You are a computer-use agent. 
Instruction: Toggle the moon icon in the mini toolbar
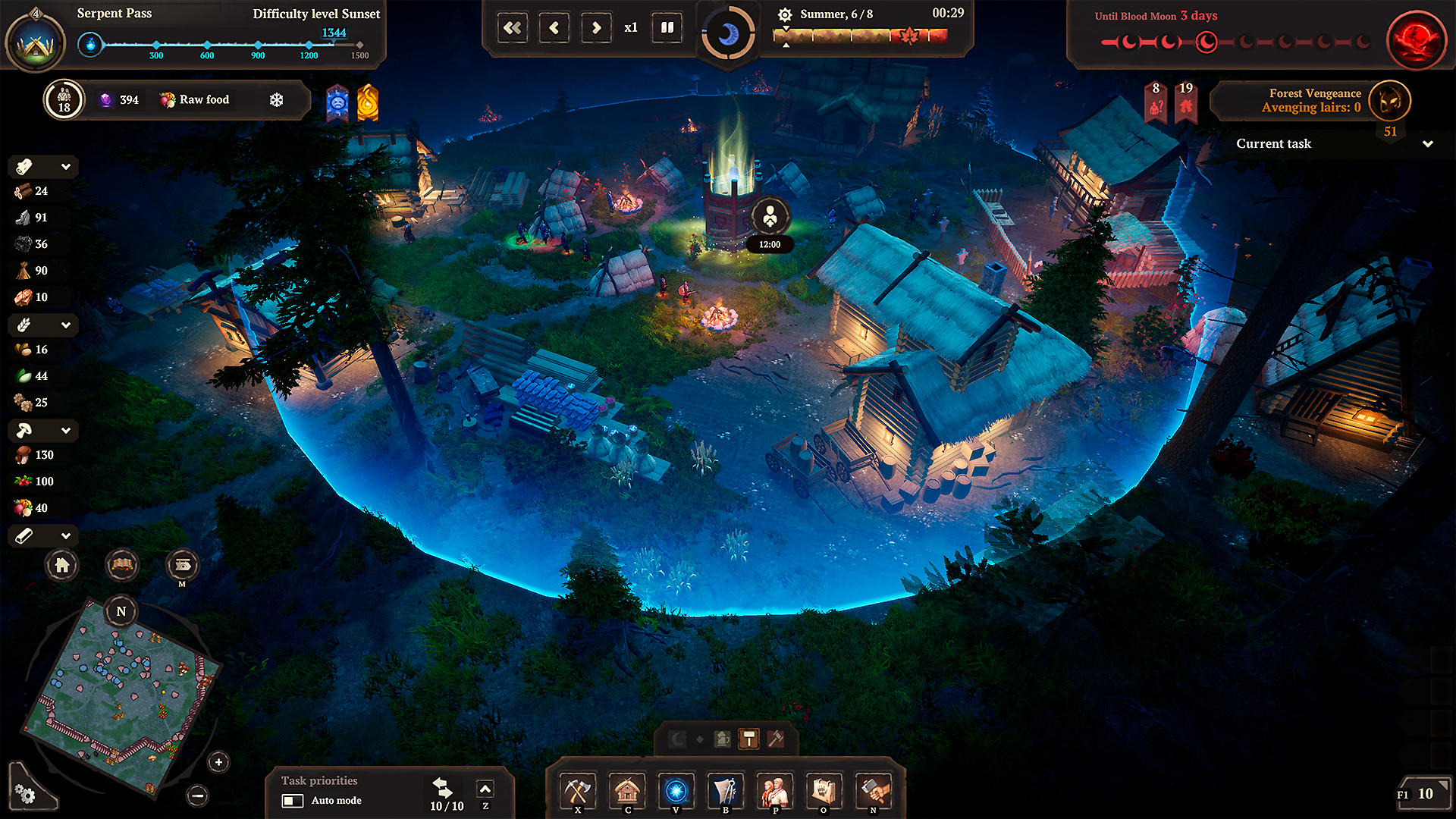pos(676,739)
